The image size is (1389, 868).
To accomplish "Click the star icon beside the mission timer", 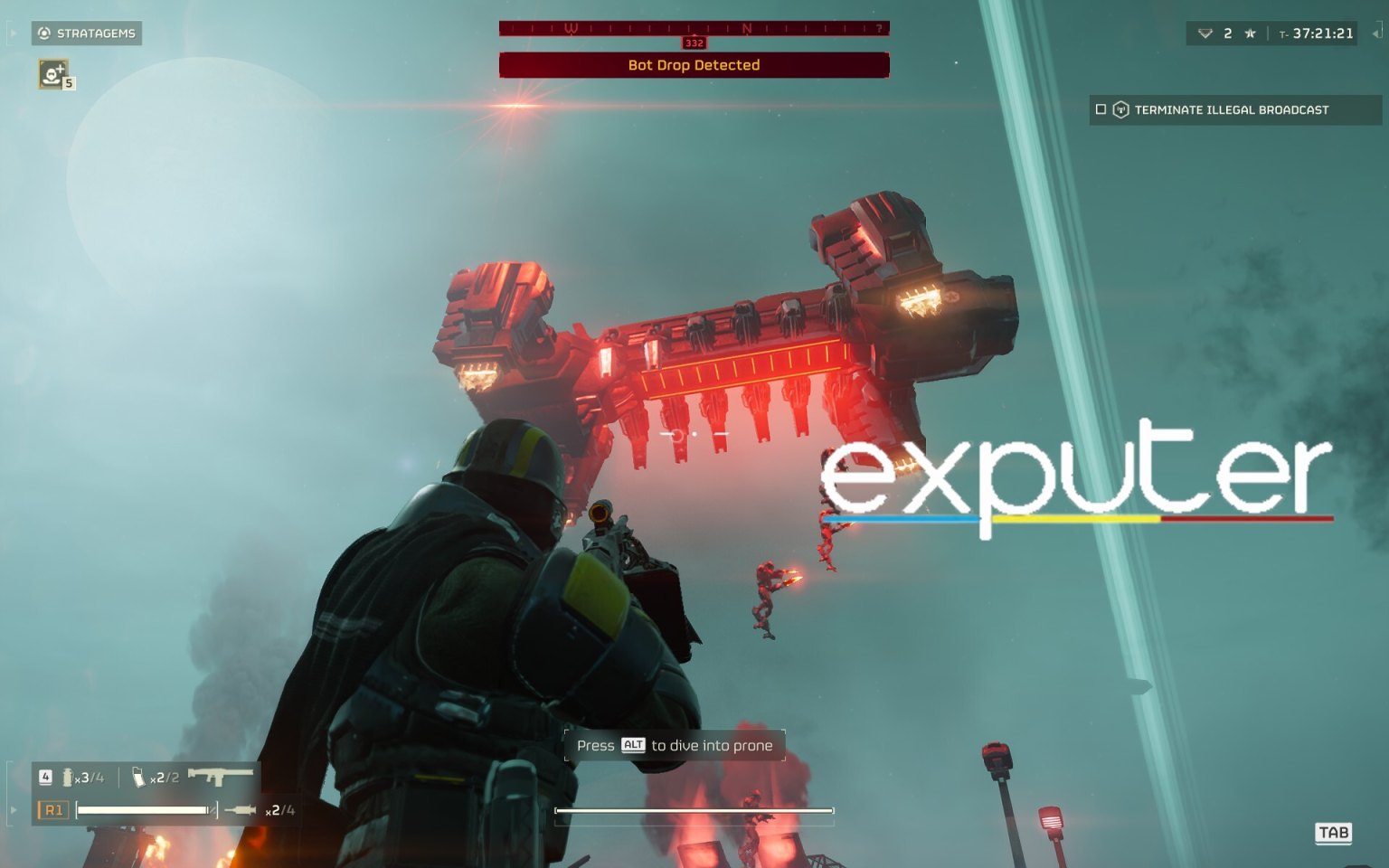I will click(1250, 33).
